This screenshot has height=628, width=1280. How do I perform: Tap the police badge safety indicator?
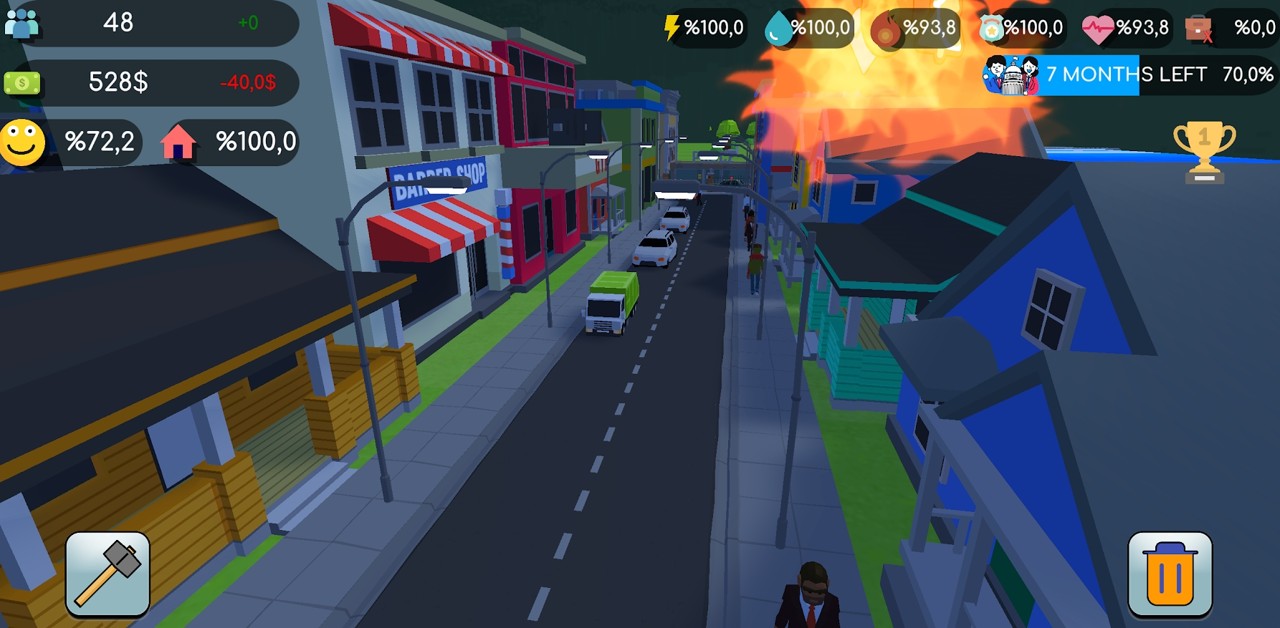tap(1021, 28)
